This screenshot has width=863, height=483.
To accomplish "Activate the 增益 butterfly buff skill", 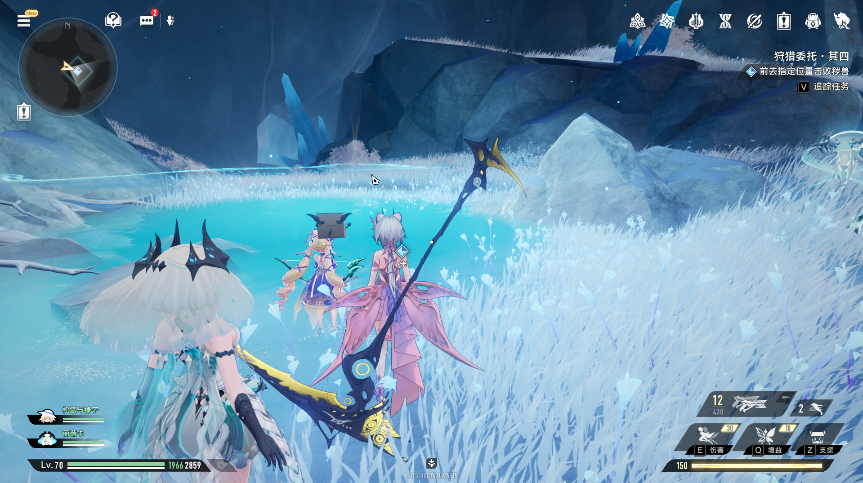I will coord(766,438).
